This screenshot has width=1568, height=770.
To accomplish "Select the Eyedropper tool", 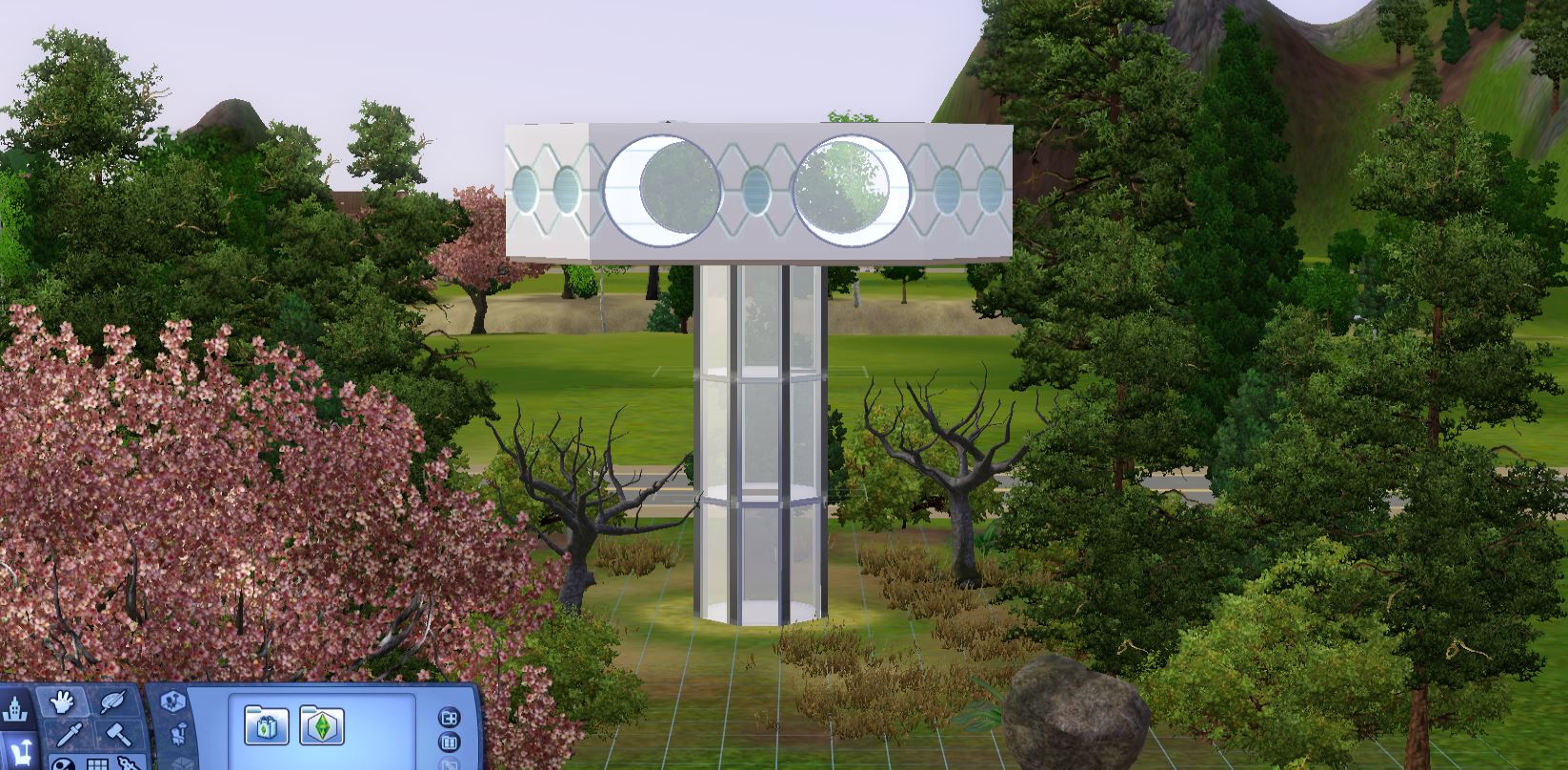I will pyautogui.click(x=69, y=736).
